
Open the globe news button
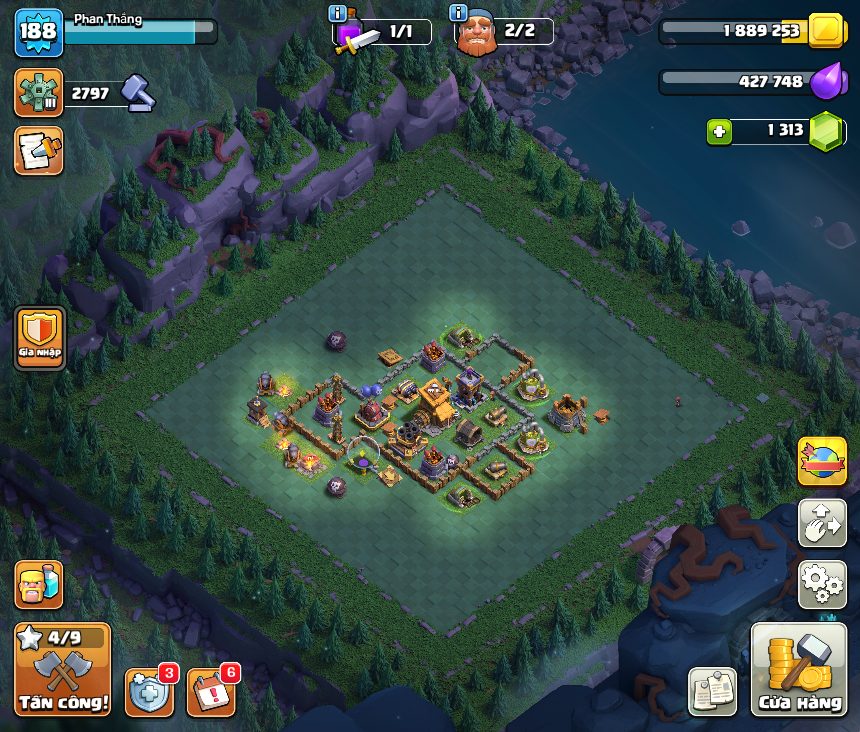tap(822, 462)
